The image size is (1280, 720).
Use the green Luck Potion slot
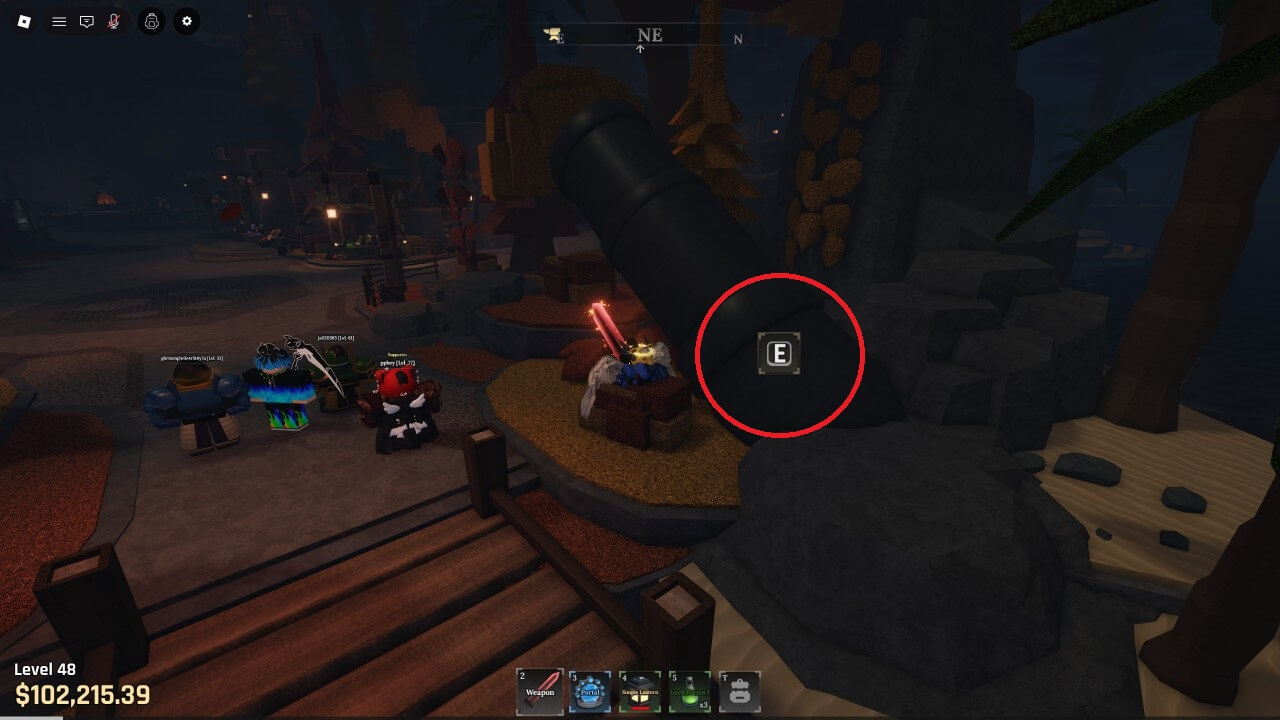tap(690, 691)
